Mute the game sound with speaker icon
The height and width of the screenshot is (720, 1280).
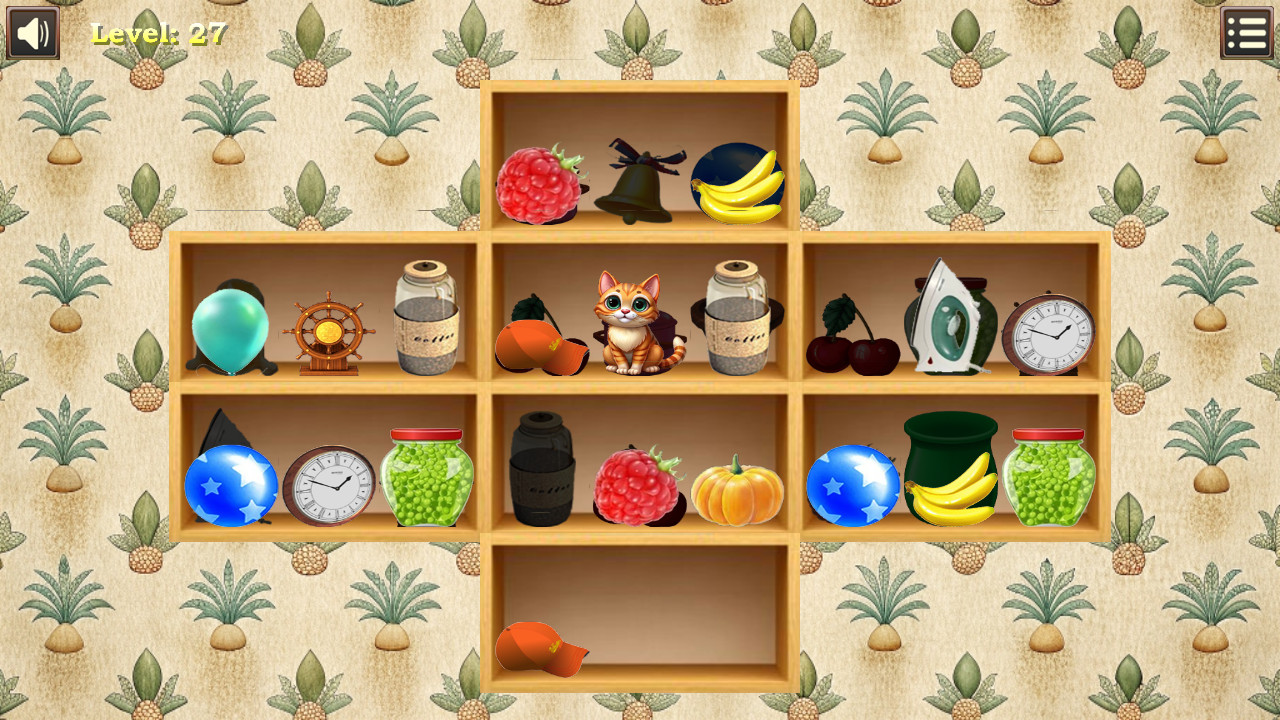(31, 31)
